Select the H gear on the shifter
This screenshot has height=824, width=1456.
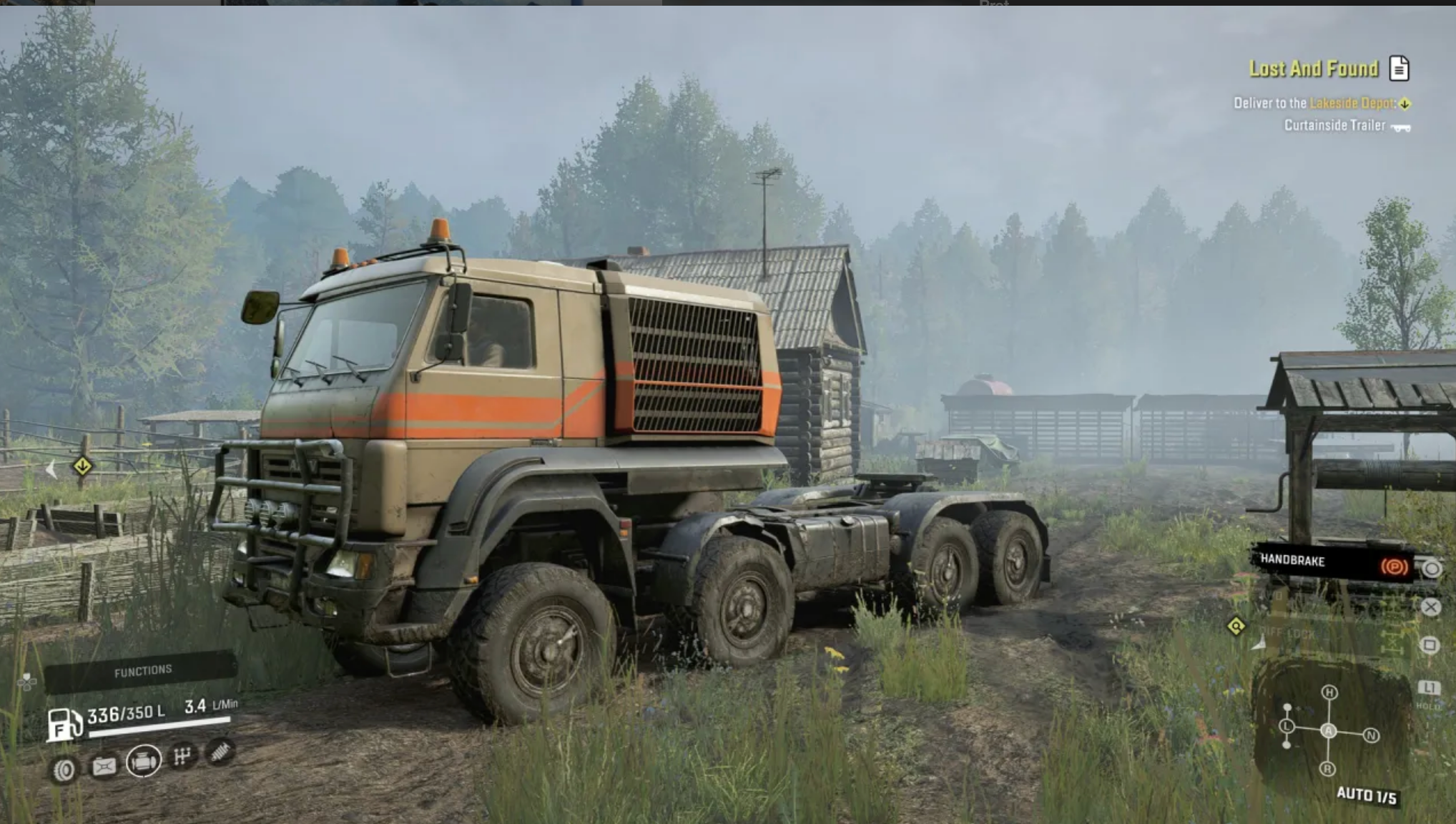pos(1329,693)
